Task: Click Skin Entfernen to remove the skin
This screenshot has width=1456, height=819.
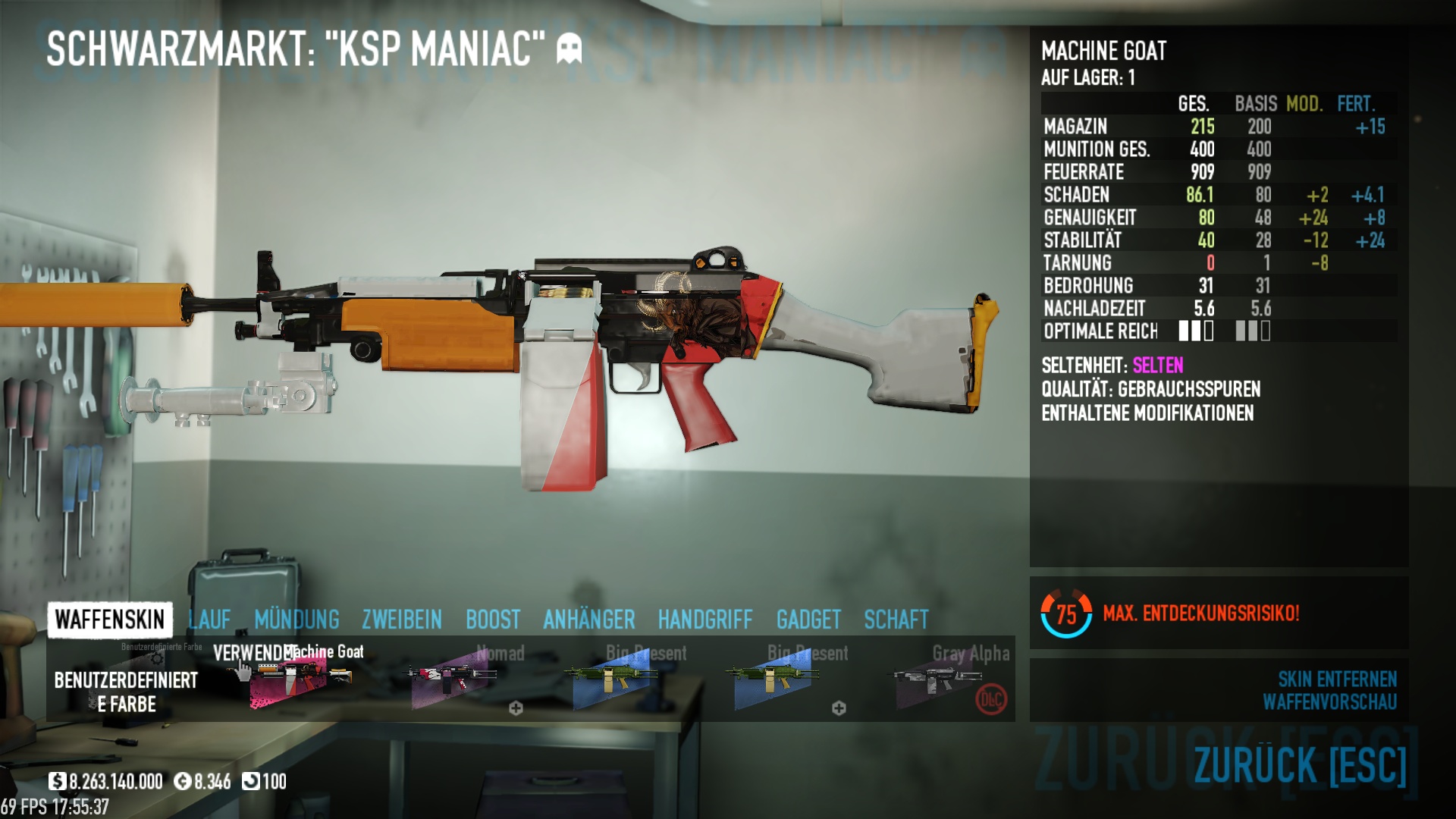Action: tap(1337, 679)
